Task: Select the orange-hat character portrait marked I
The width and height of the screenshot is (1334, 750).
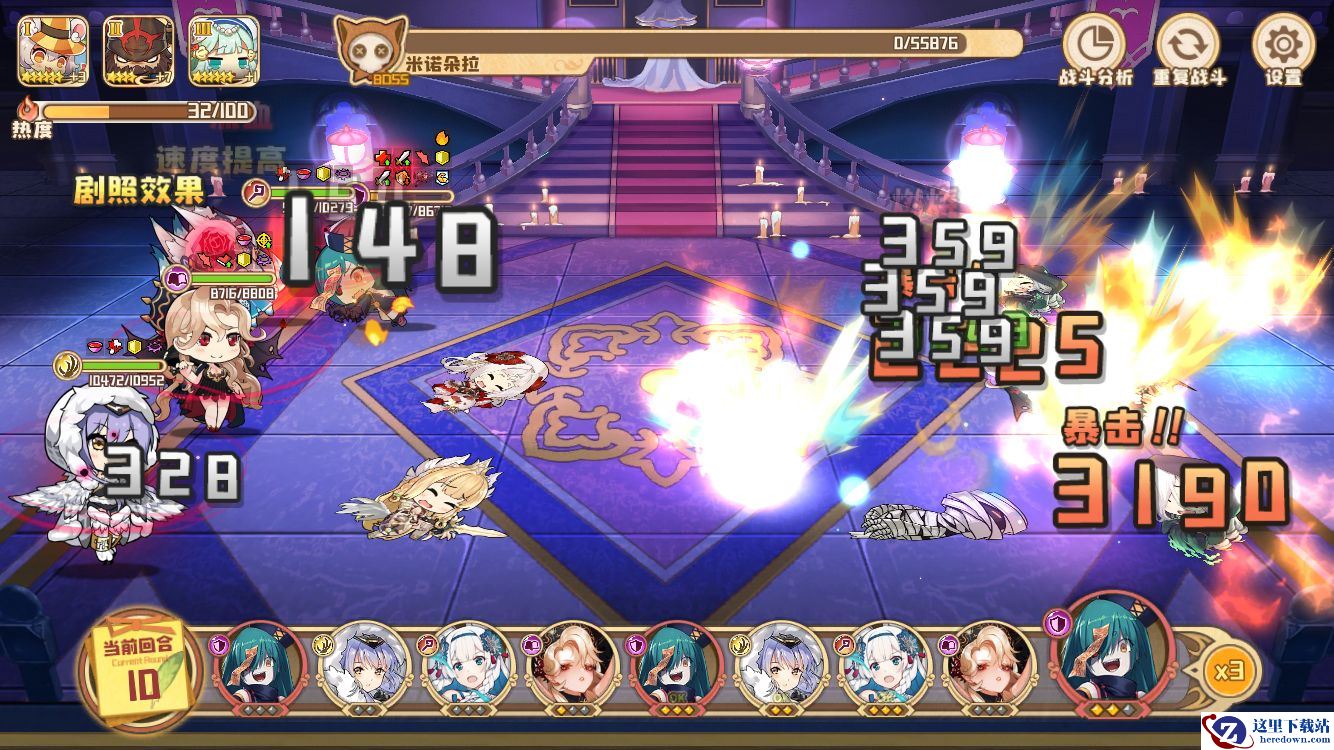Action: tap(53, 51)
